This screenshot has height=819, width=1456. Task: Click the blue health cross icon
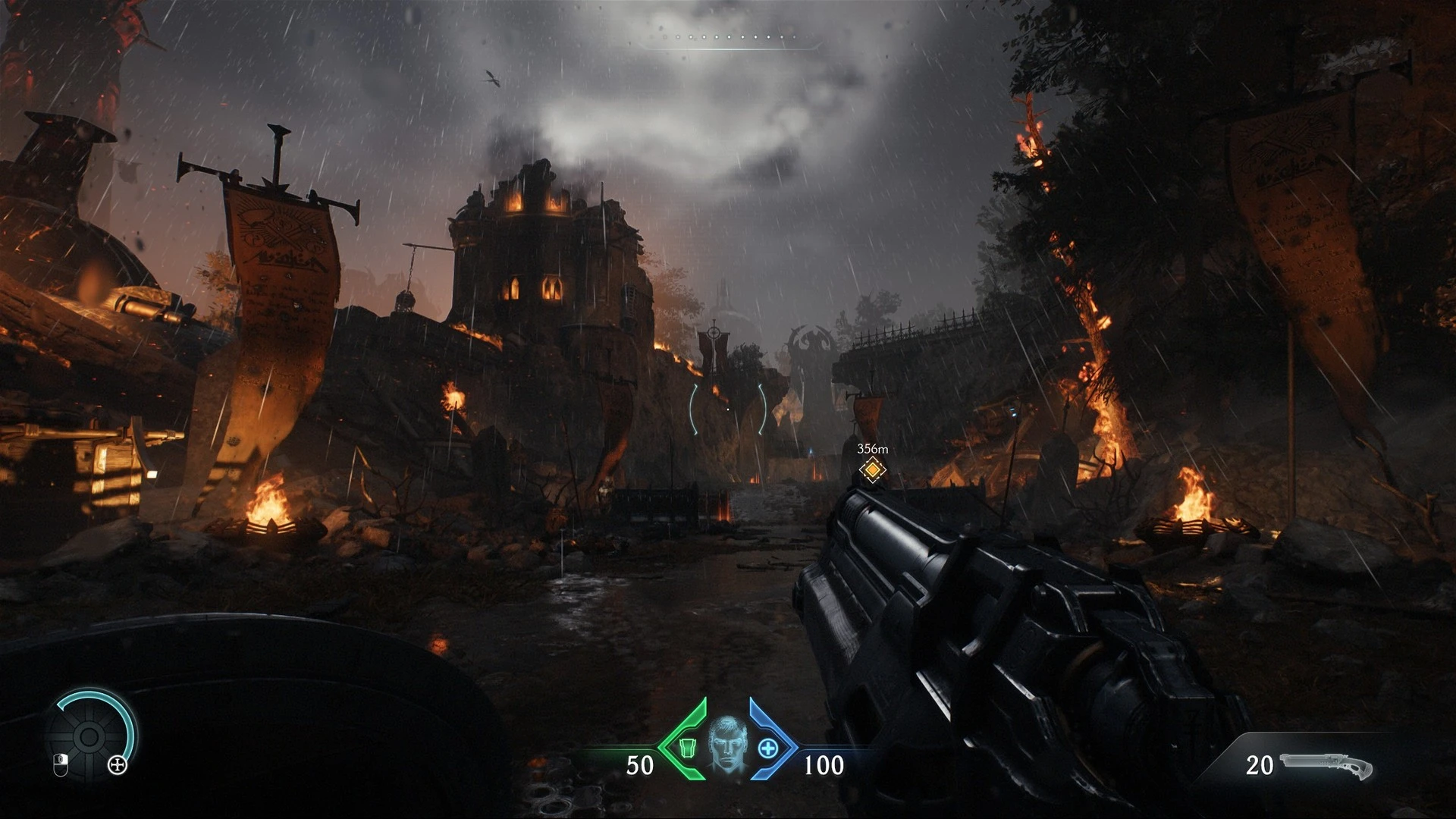pos(767,748)
